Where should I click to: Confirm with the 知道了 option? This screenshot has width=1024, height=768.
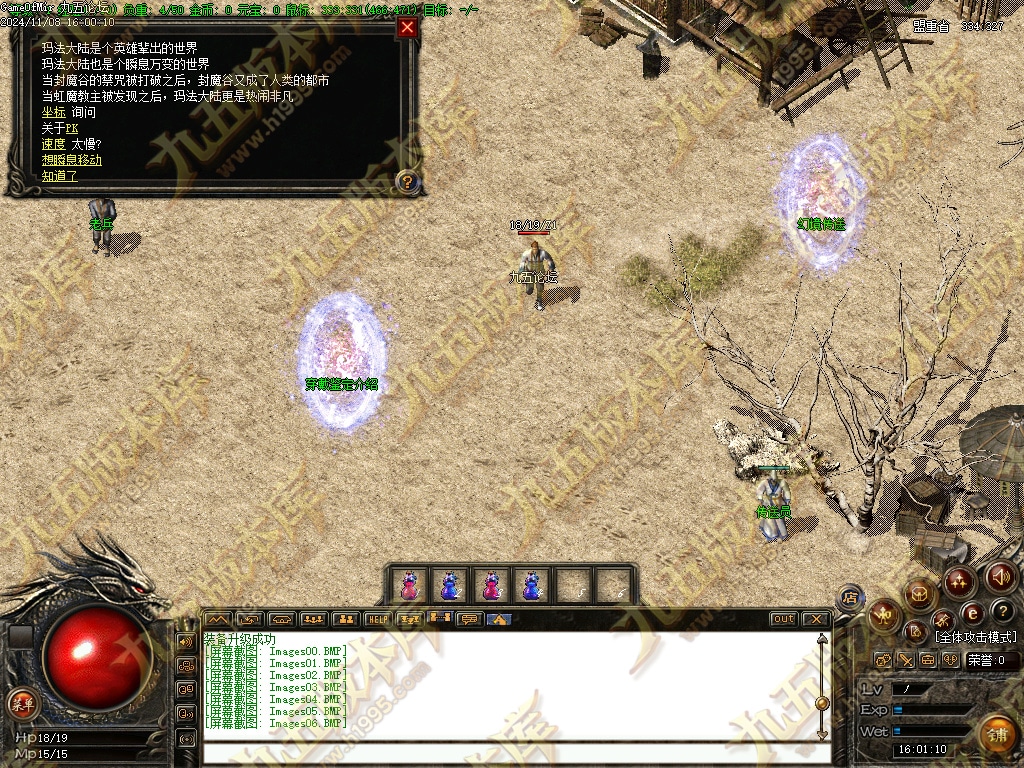[x=60, y=176]
